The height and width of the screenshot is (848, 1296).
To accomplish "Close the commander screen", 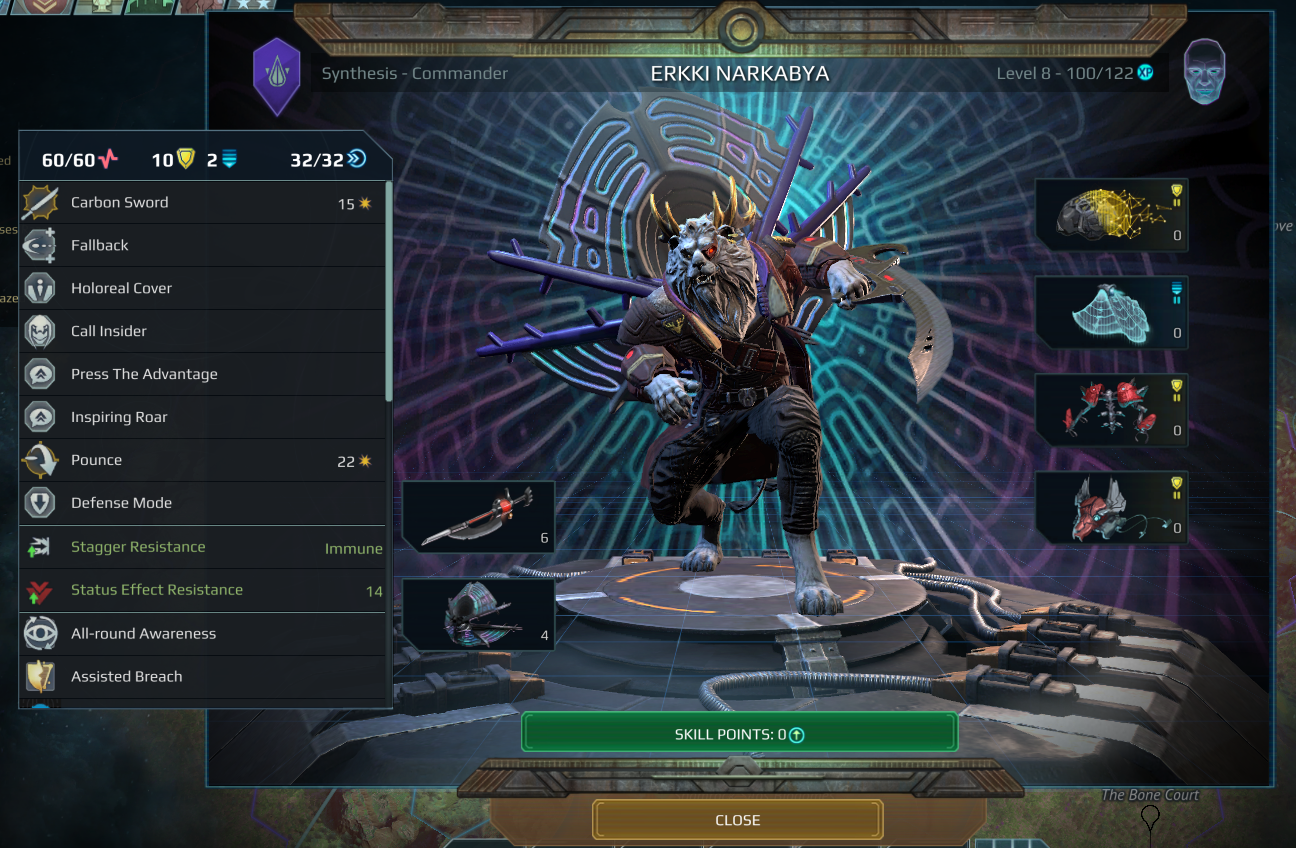I will (x=738, y=820).
